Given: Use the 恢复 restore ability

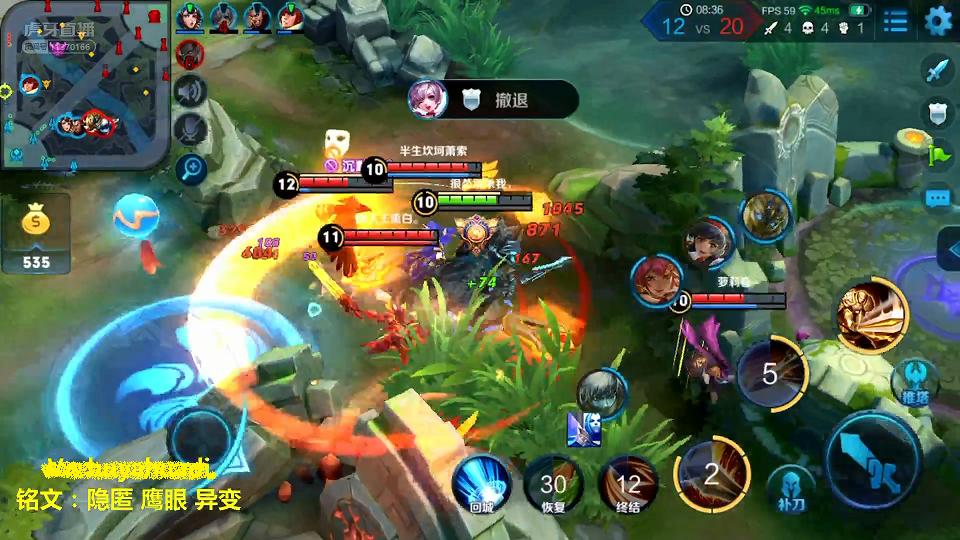Looking at the screenshot, I should tap(553, 485).
